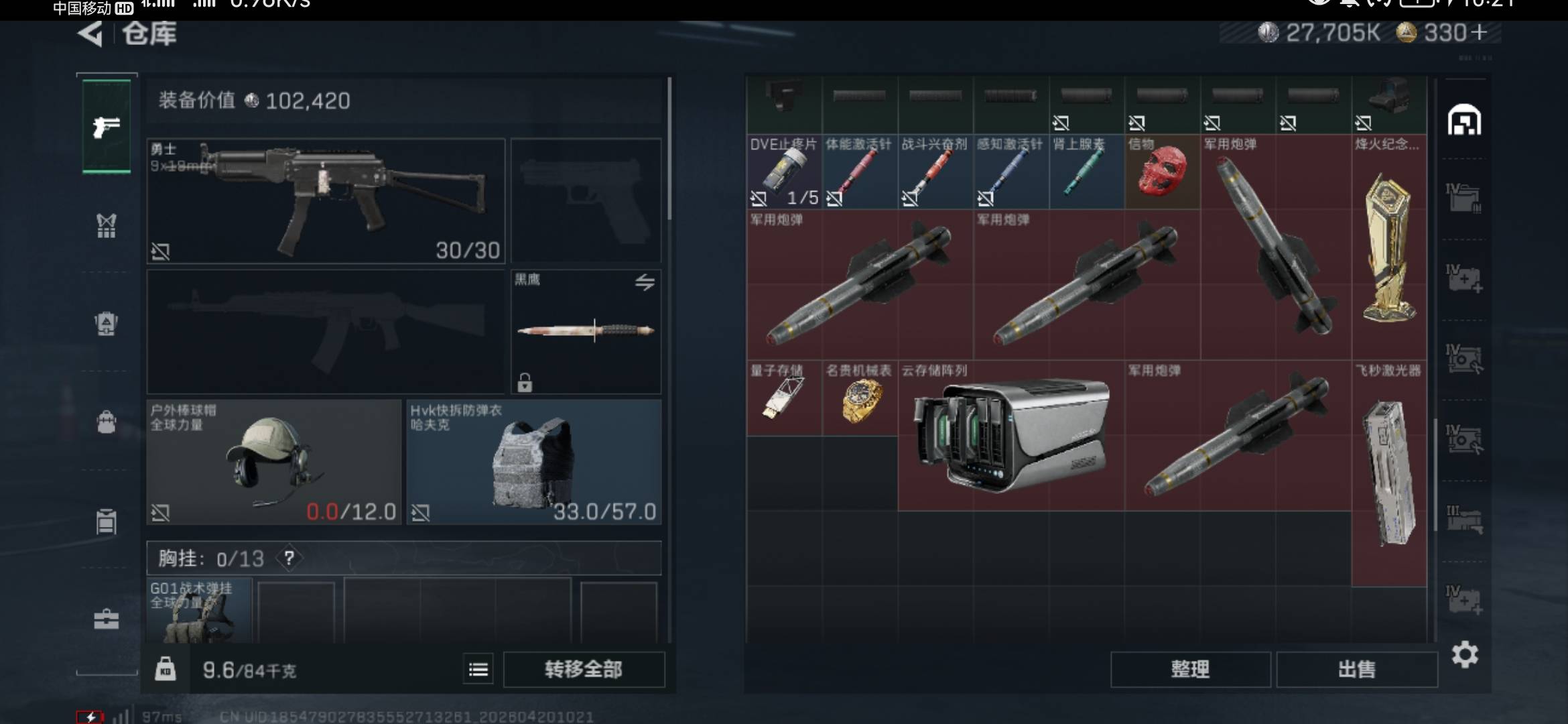Open the item list view icon
This screenshot has height=724, width=1568.
[478, 669]
